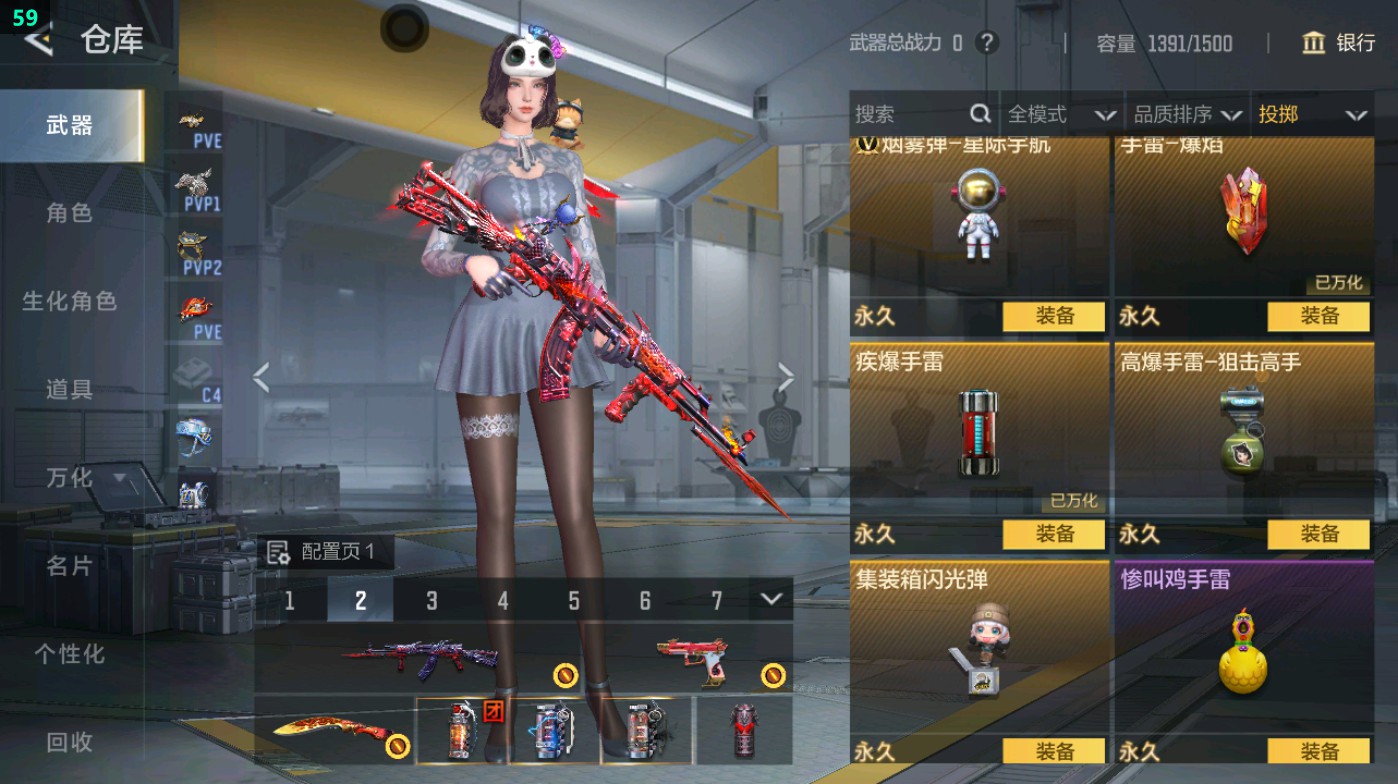Open the 生化角色 category
This screenshot has width=1398, height=784.
coord(69,301)
